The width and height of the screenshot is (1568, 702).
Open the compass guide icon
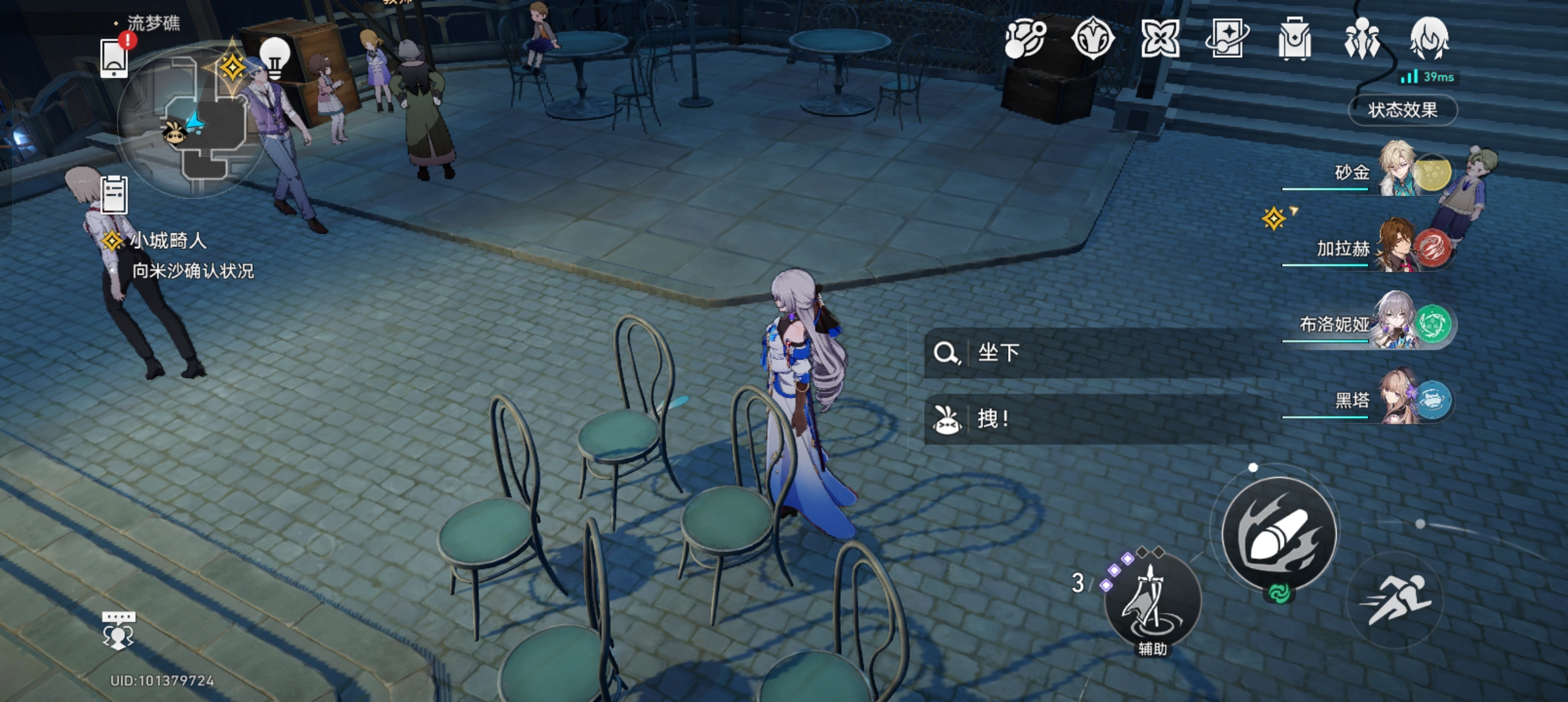[x=1093, y=39]
